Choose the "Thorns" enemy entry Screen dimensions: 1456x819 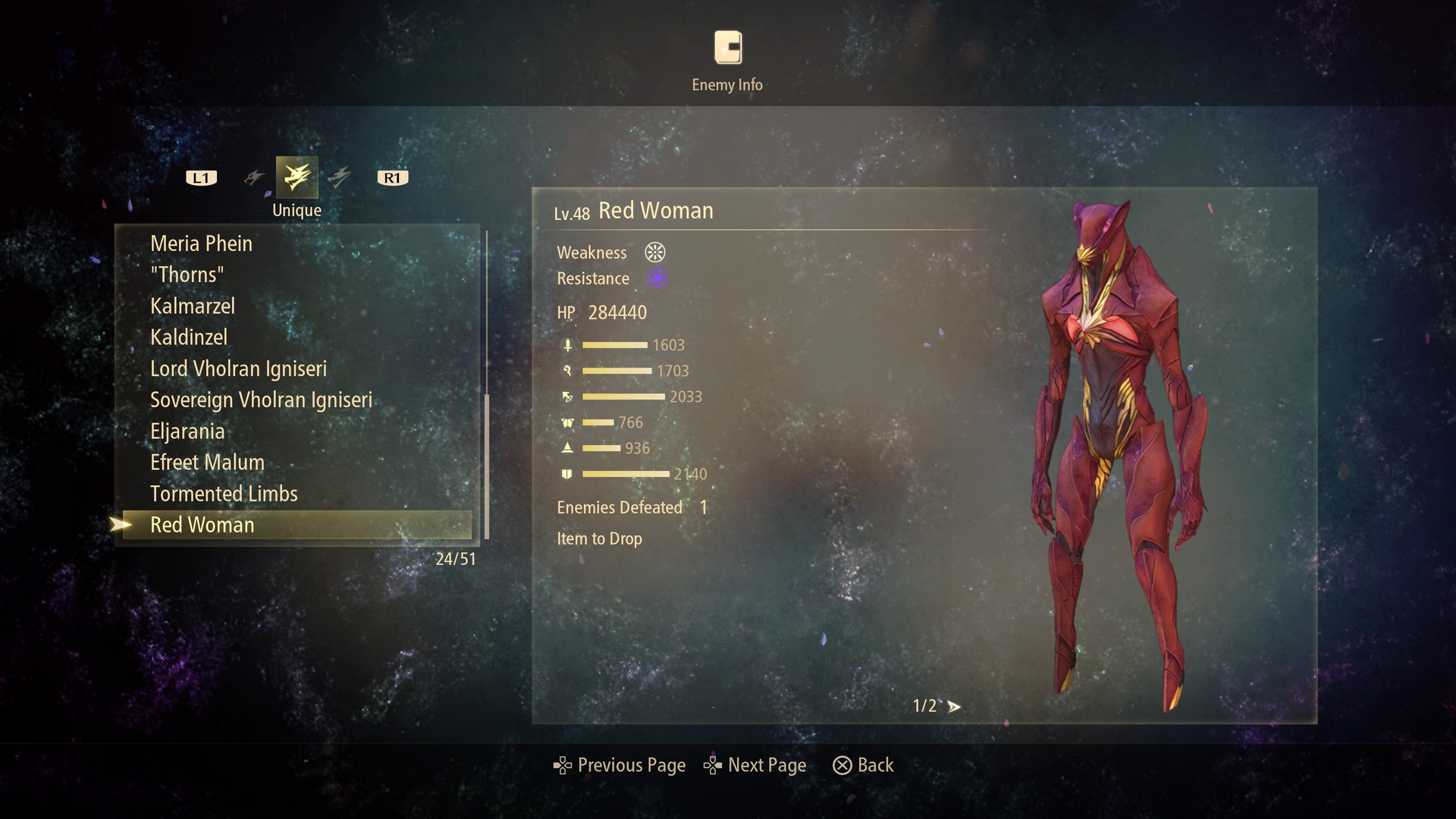tap(187, 275)
